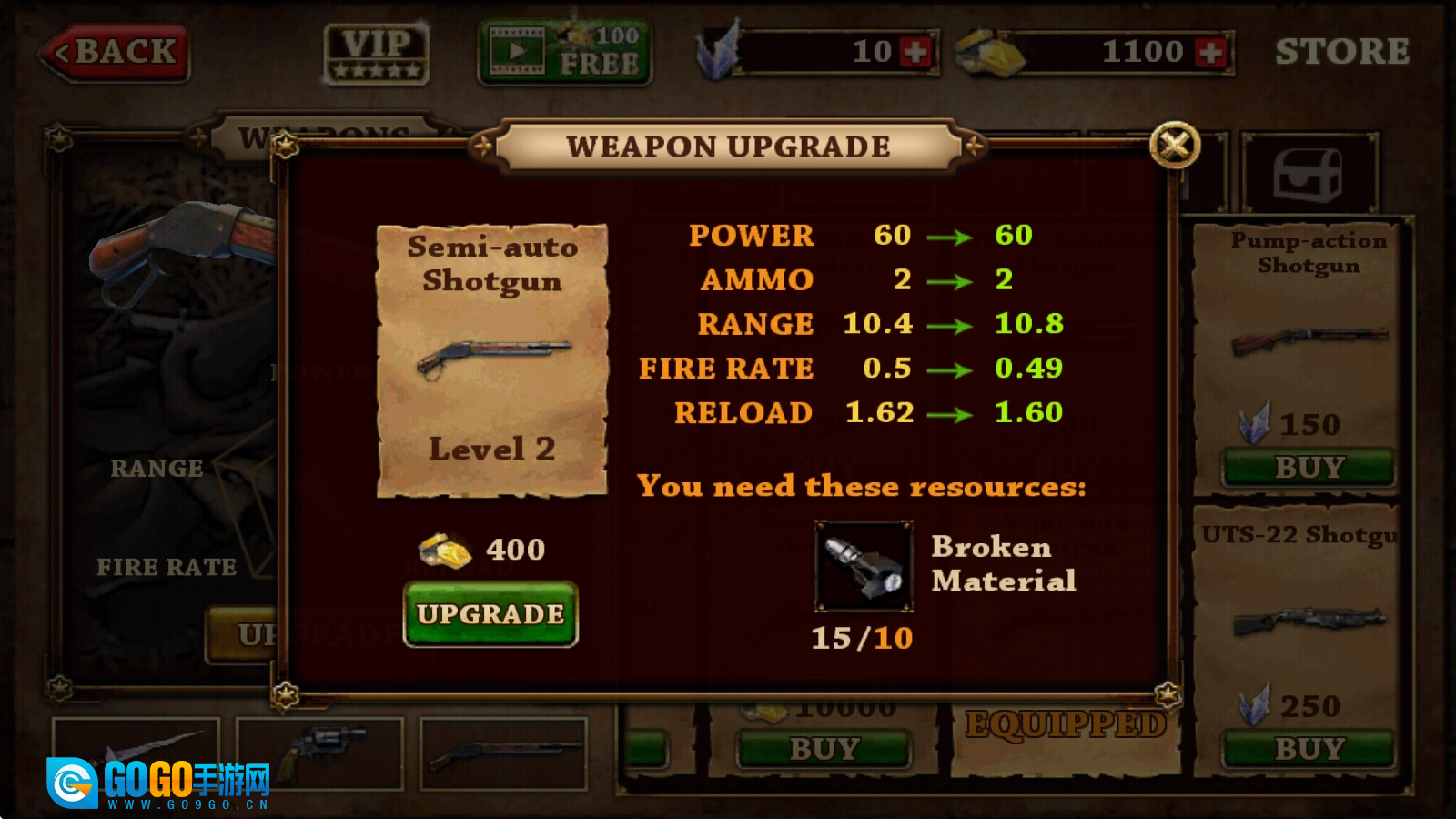The width and height of the screenshot is (1456, 819).
Task: Close the Weapon Upgrade dialog
Action: coord(1175,145)
